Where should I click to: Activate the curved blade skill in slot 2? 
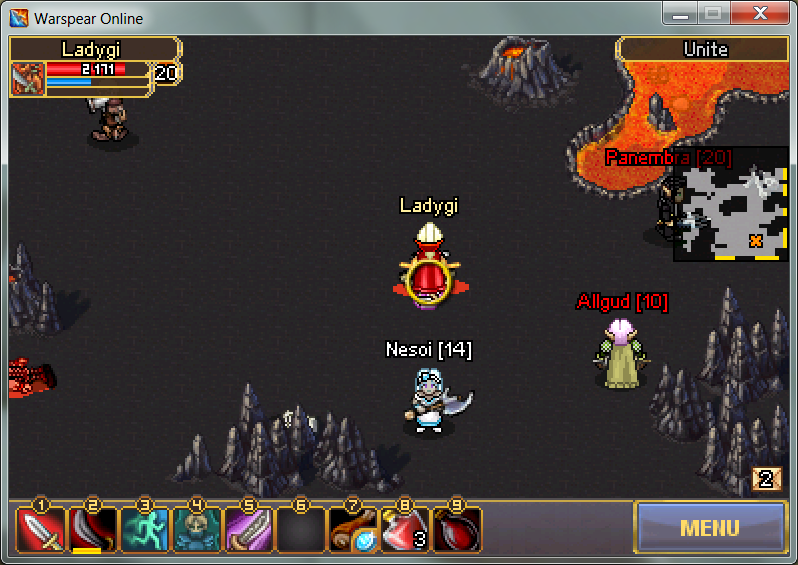(x=93, y=530)
